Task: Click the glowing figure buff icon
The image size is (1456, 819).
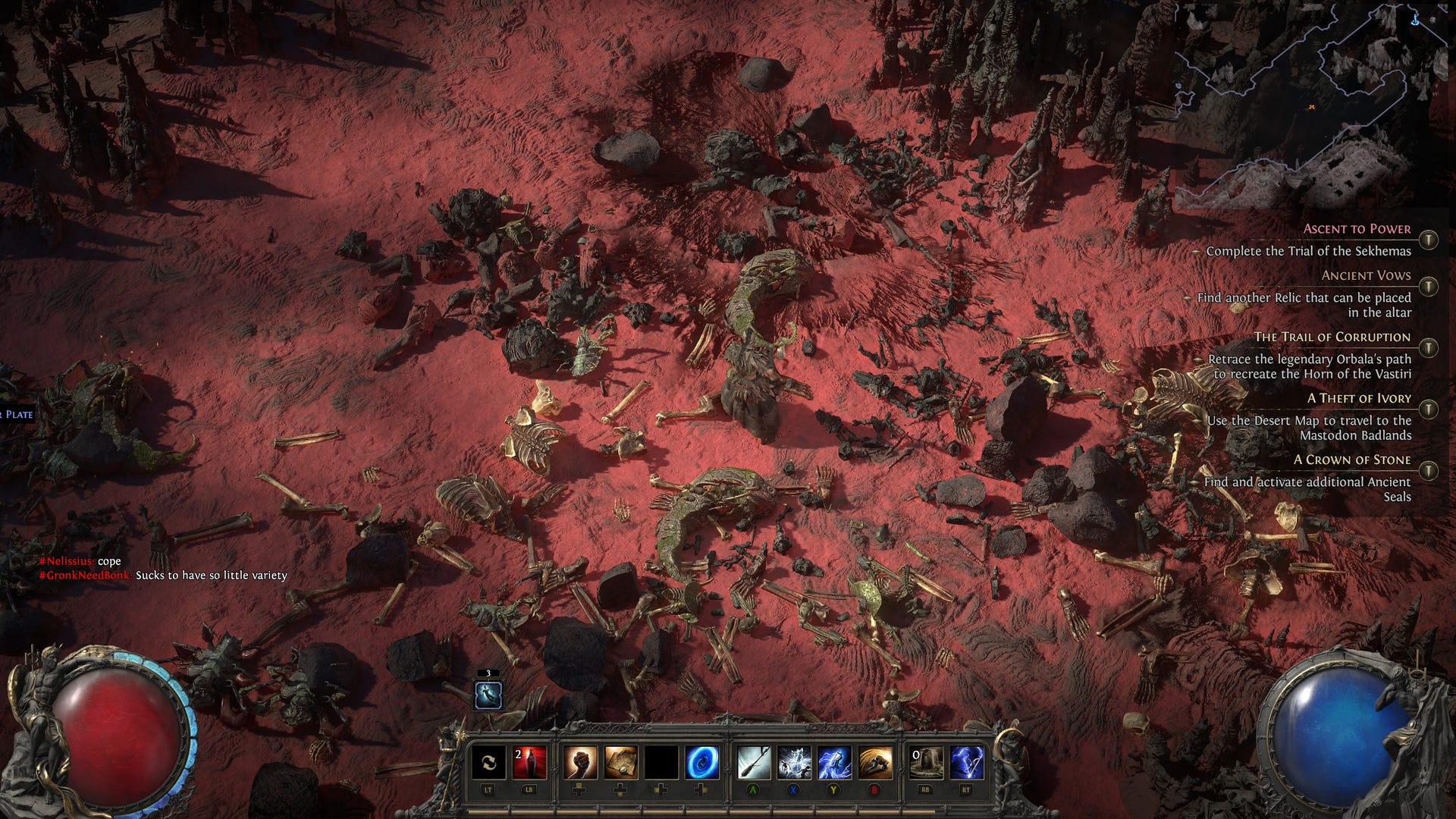Action: (488, 695)
